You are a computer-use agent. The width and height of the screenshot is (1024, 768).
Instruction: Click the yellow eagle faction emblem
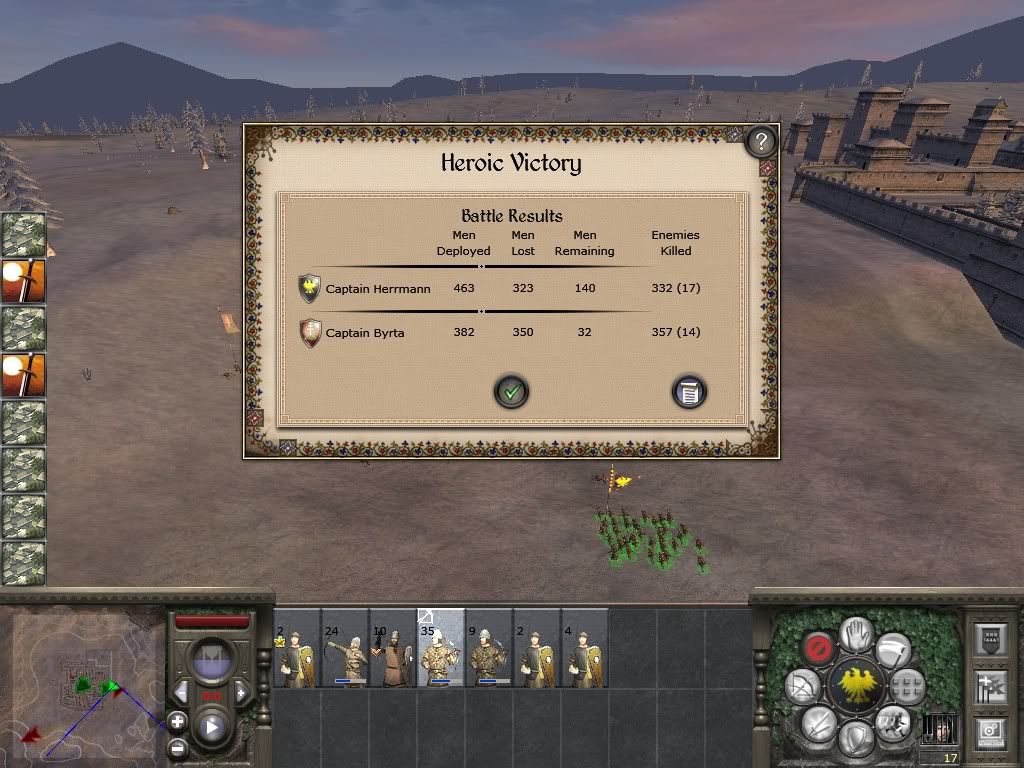click(856, 686)
